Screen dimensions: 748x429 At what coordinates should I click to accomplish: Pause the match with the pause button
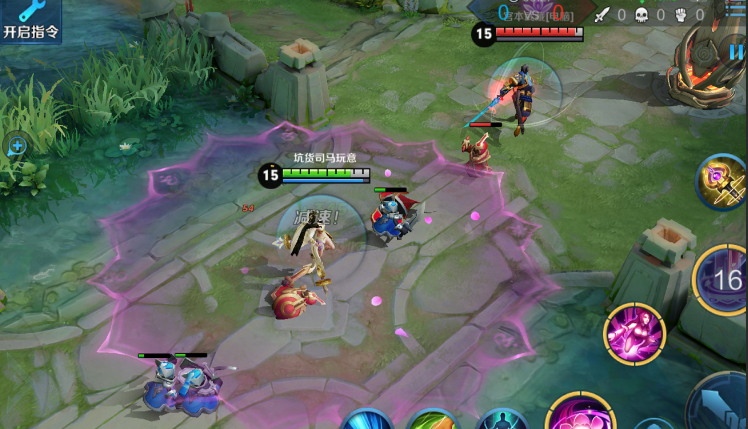[x=736, y=53]
